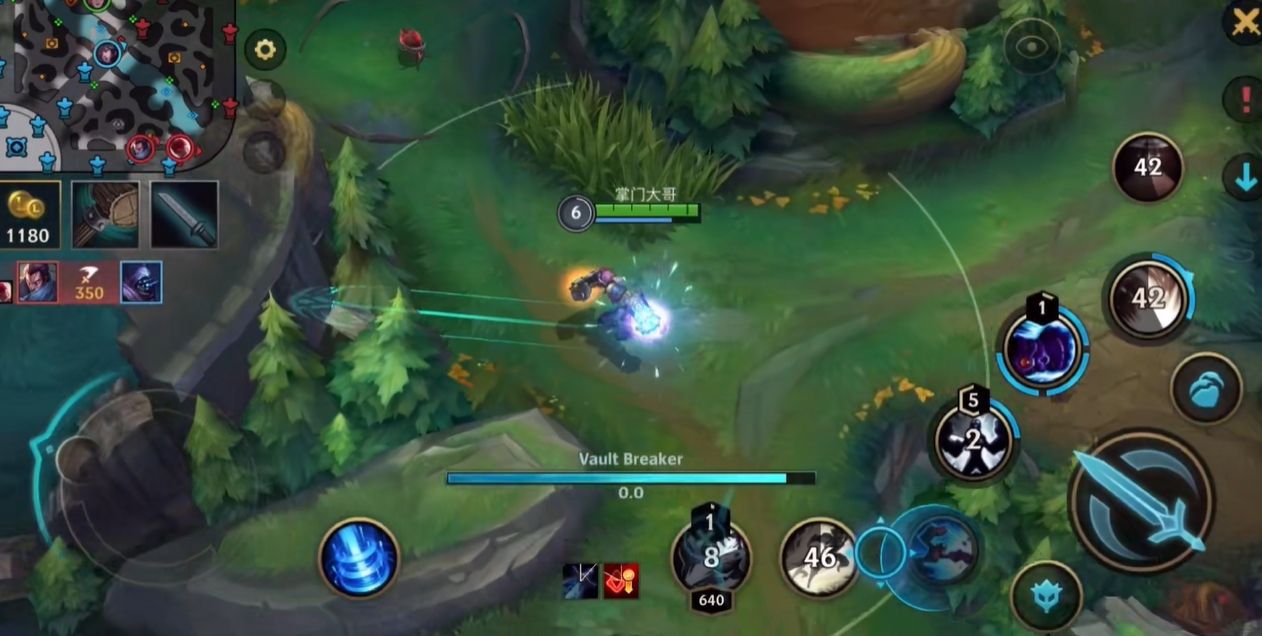1262x636 pixels.
Task: Buy the recommended wooden barrel item
Action: [x=105, y=214]
